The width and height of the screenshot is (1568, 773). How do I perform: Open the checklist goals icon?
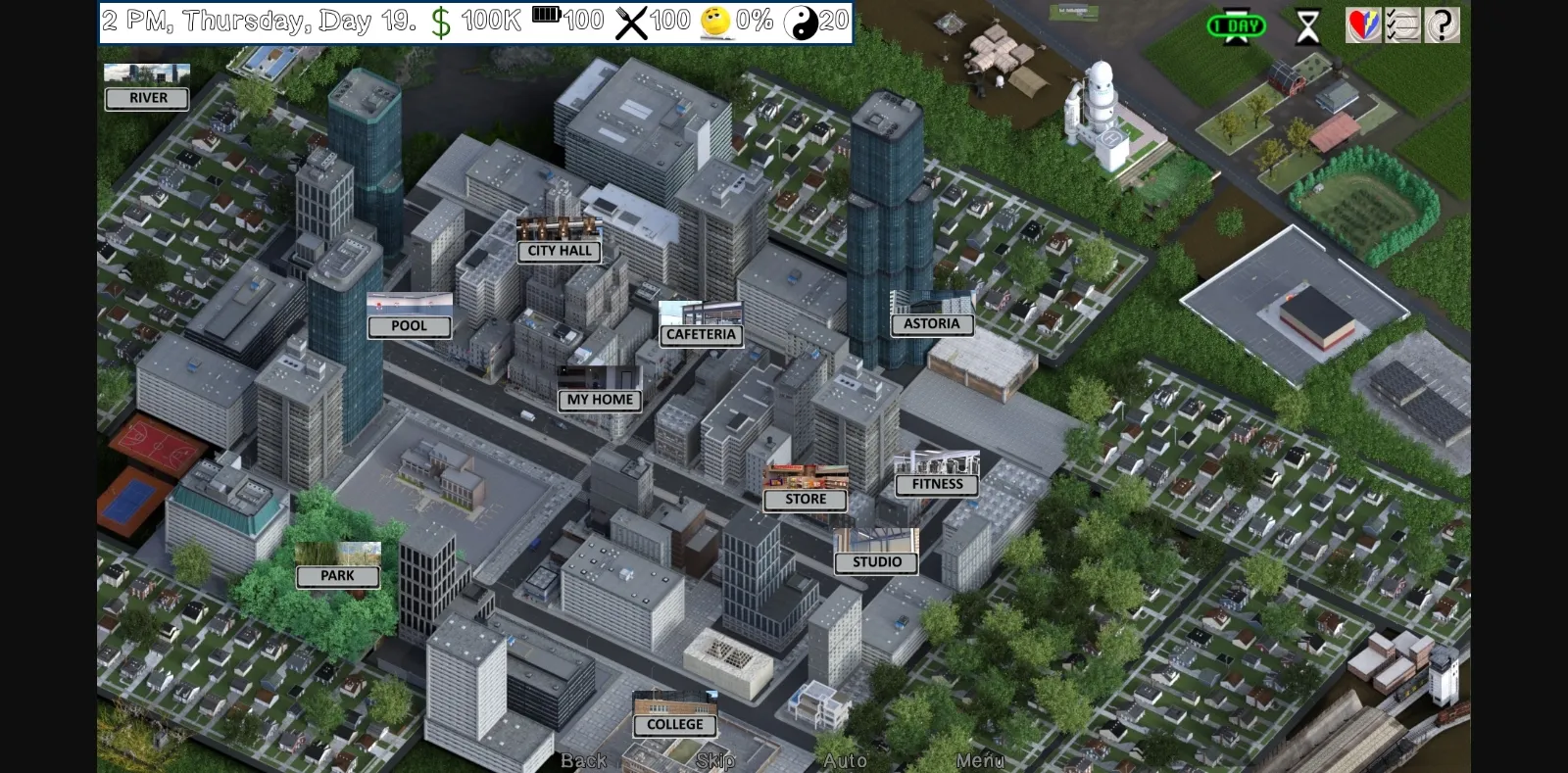point(1401,24)
